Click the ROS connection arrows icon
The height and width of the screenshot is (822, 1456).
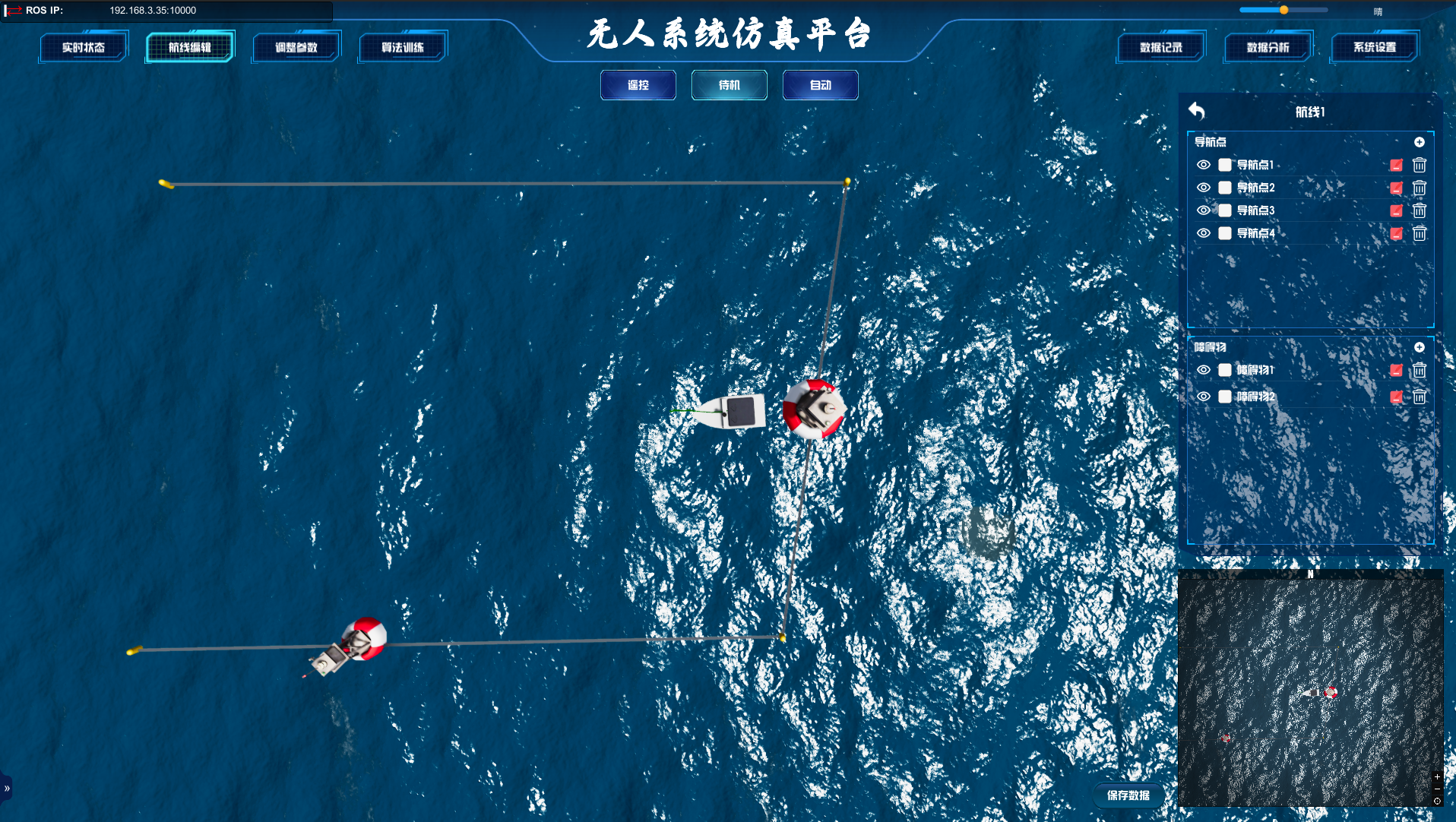13,11
